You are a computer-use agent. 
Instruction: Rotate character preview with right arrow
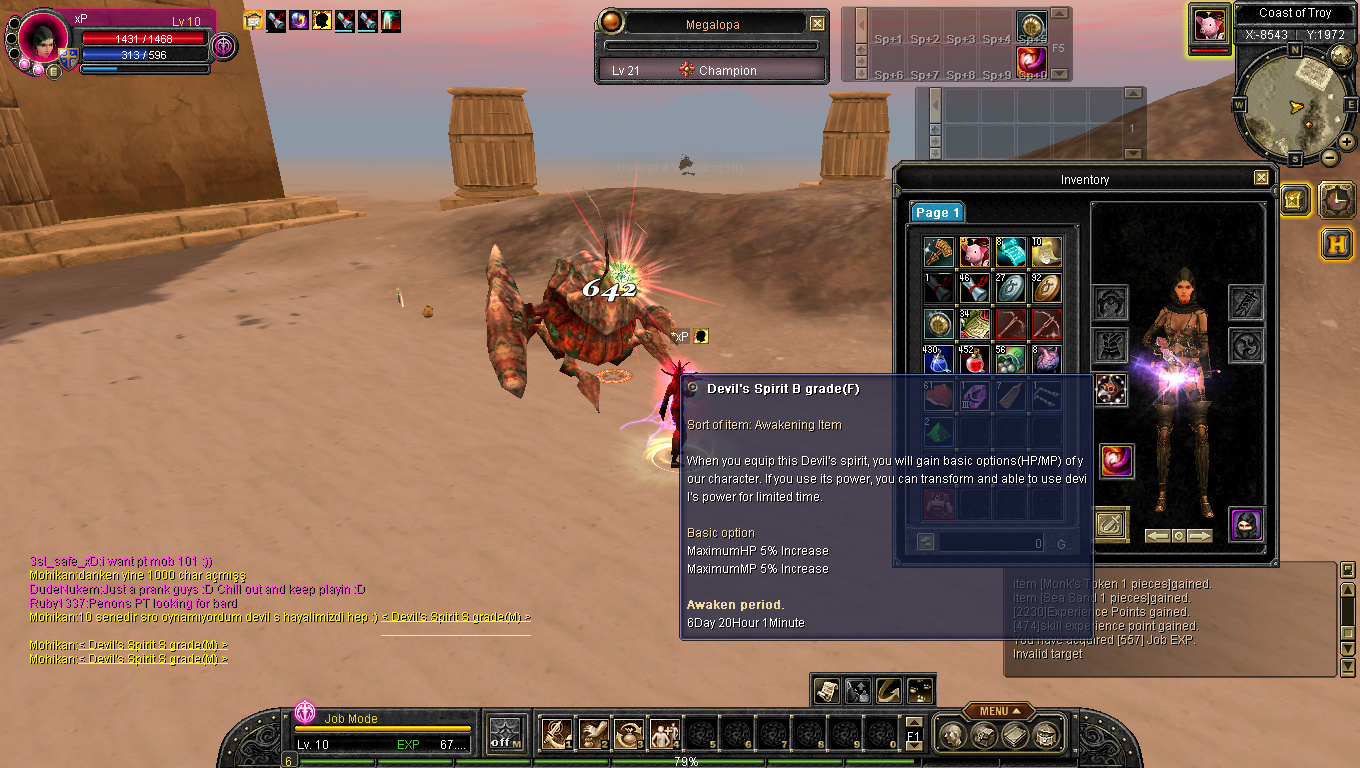click(x=1200, y=536)
